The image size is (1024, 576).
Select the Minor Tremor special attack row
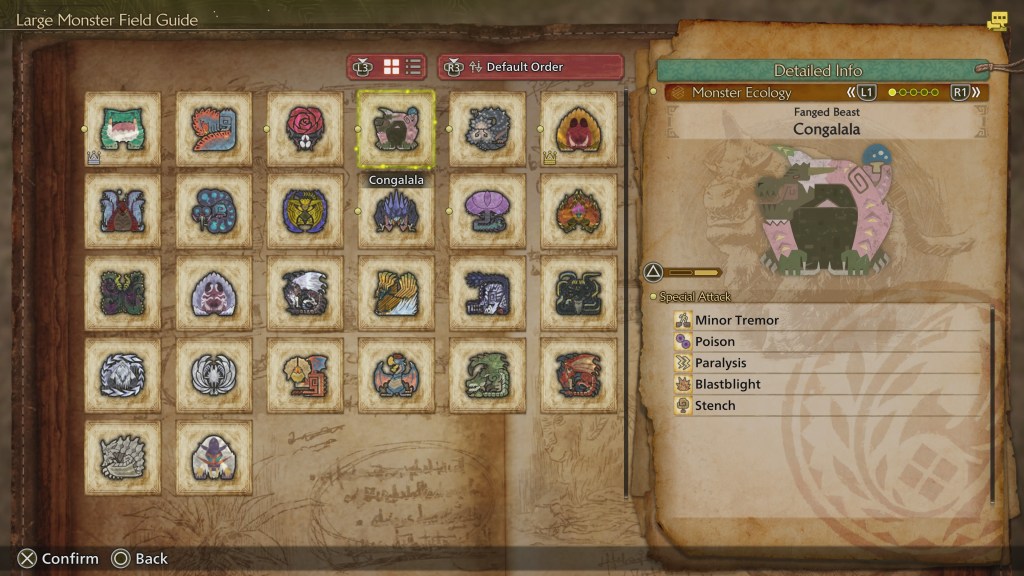click(x=830, y=320)
